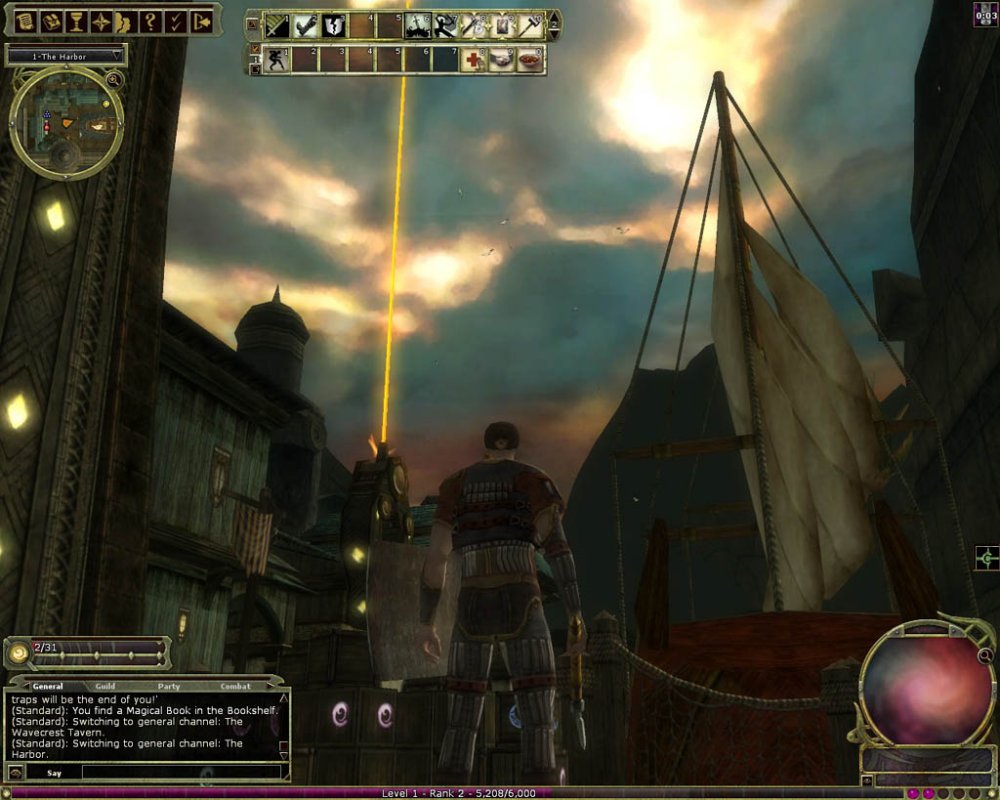The image size is (1000, 800).
Task: Click the magnifier on the target orb
Action: click(985, 656)
